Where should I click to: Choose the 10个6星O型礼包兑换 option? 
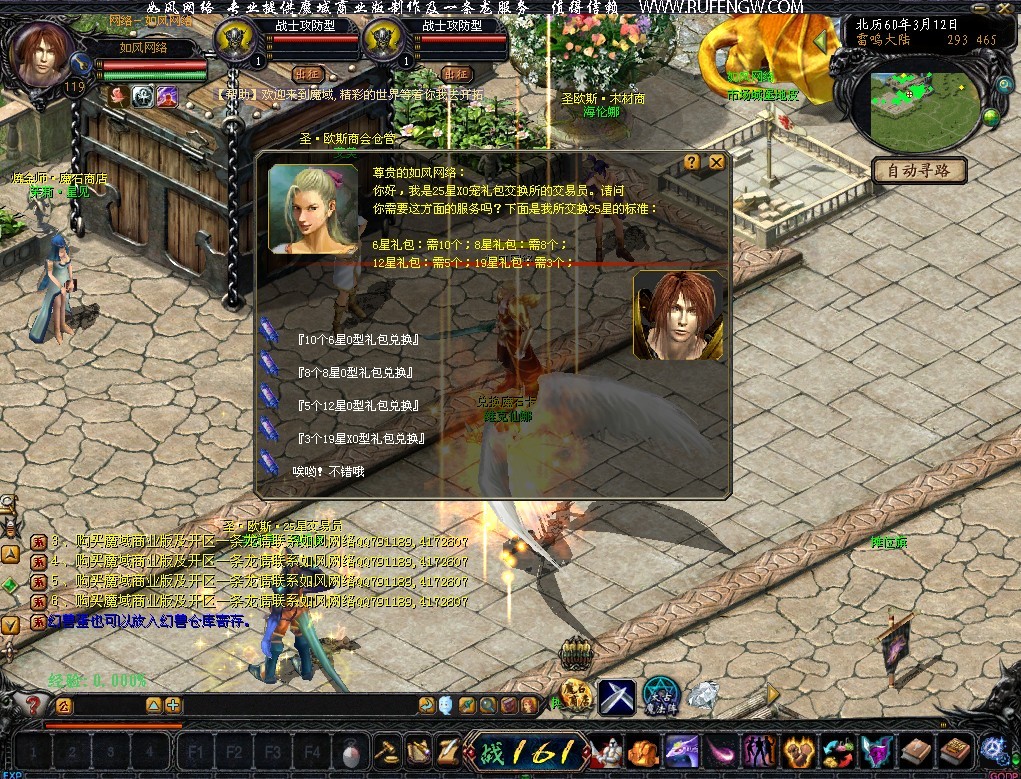click(x=358, y=339)
